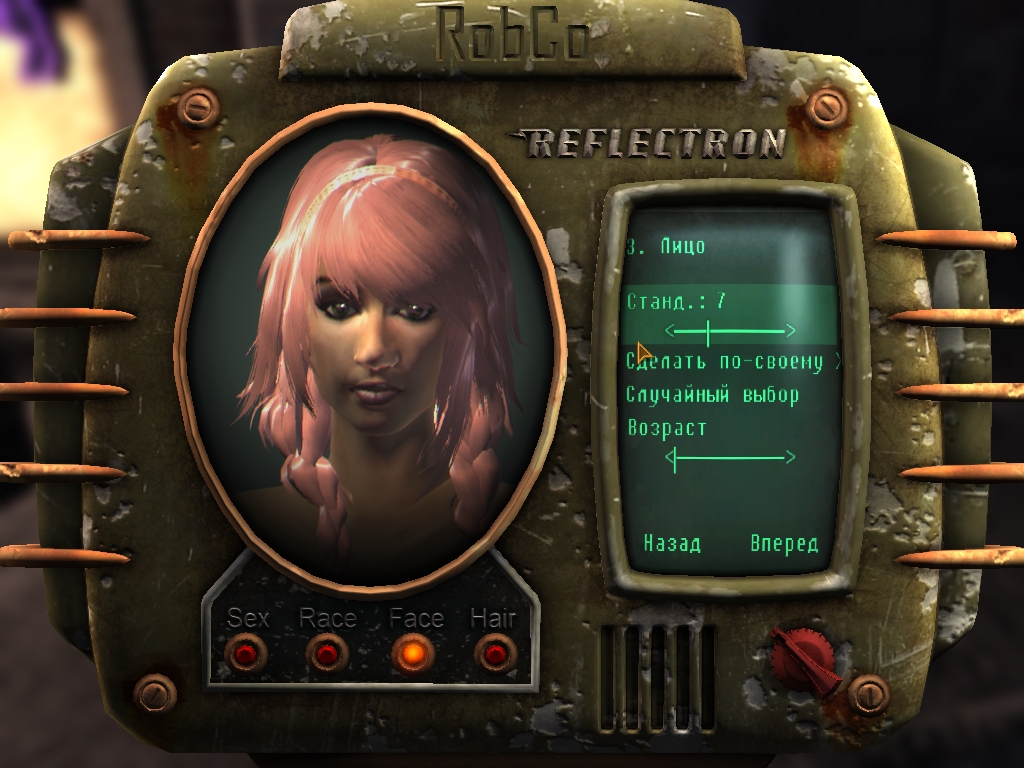Proceed with the Вперед button

pos(784,544)
